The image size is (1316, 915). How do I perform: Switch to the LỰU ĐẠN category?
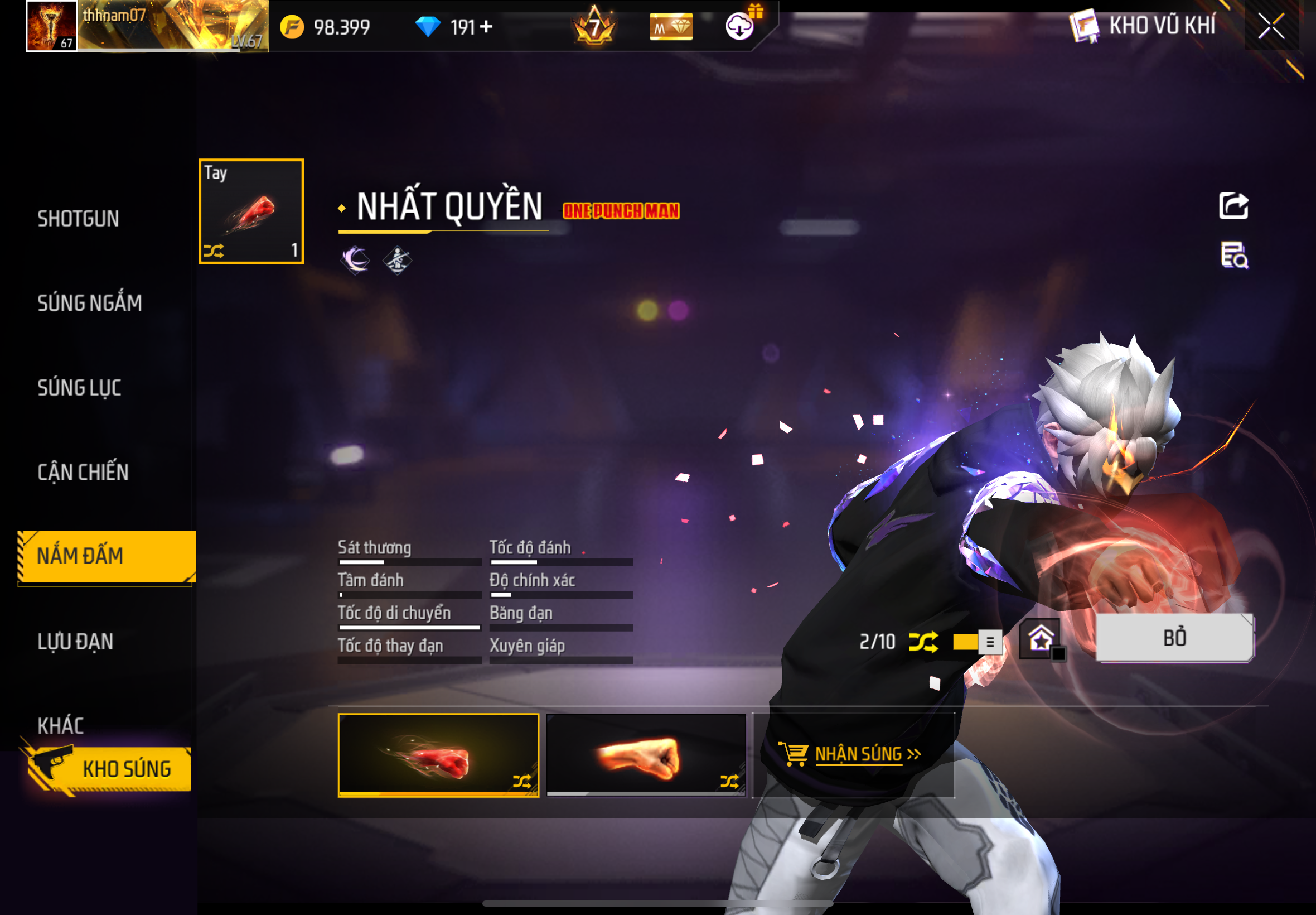[x=75, y=641]
